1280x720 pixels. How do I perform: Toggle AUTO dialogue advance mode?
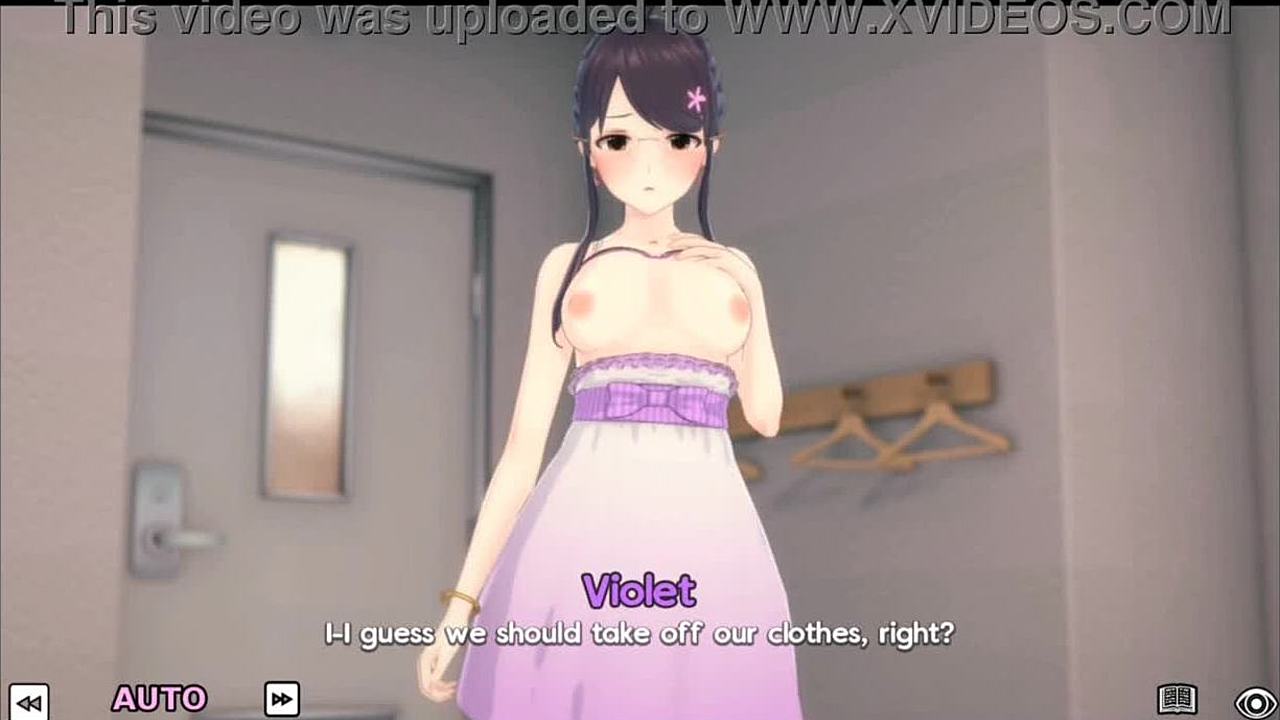[159, 698]
